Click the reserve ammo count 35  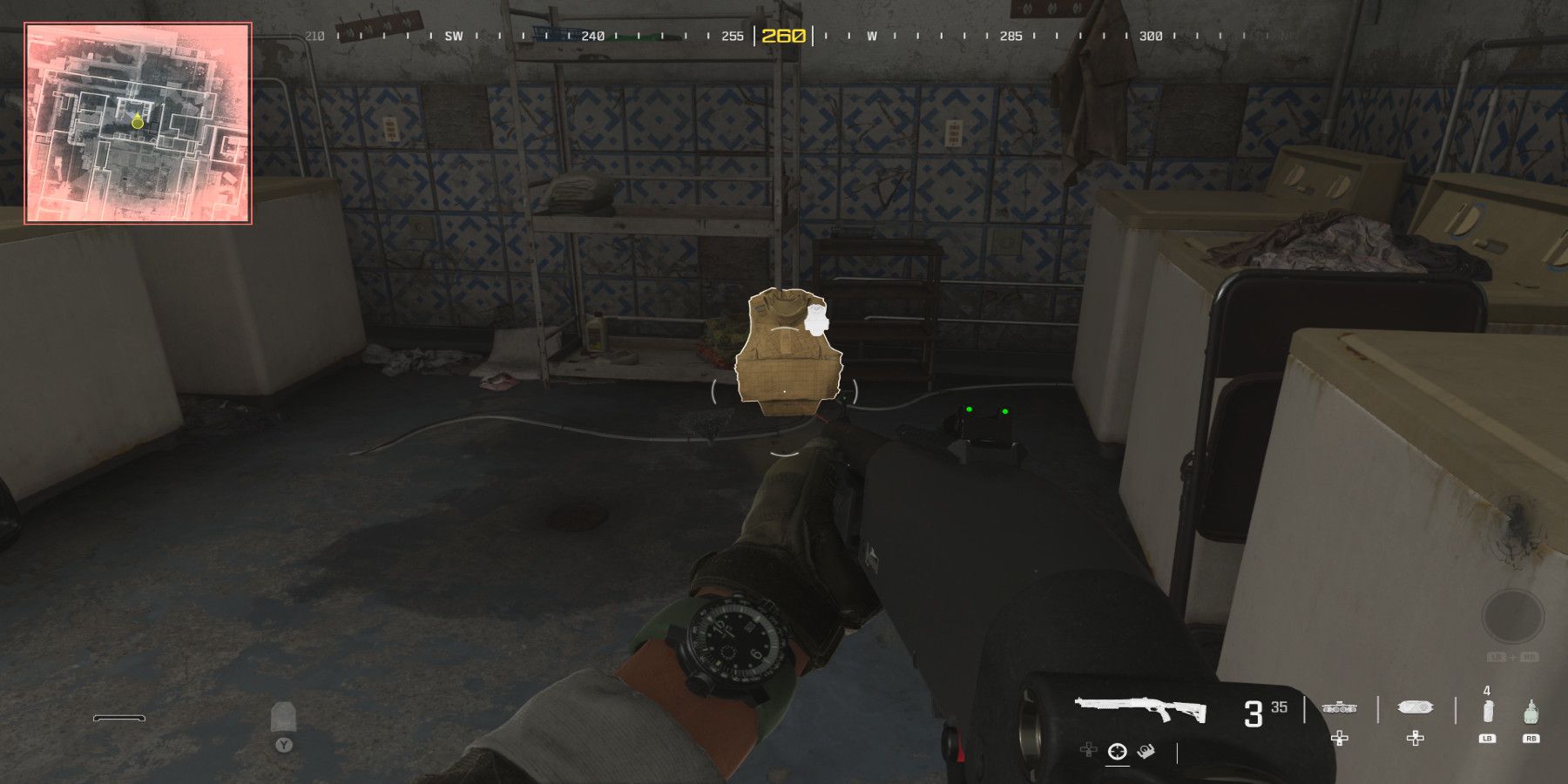pyautogui.click(x=1279, y=707)
